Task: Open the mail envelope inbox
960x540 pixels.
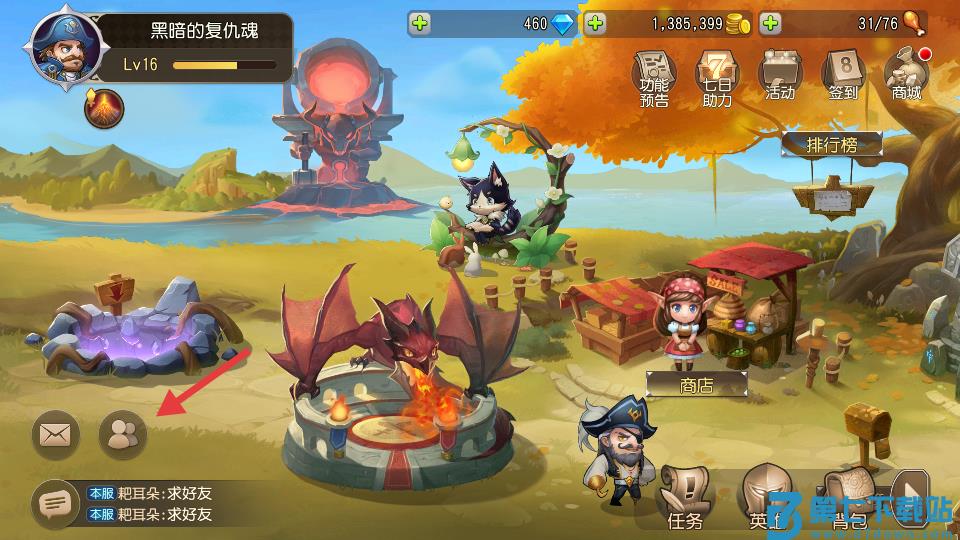Action: (x=56, y=434)
